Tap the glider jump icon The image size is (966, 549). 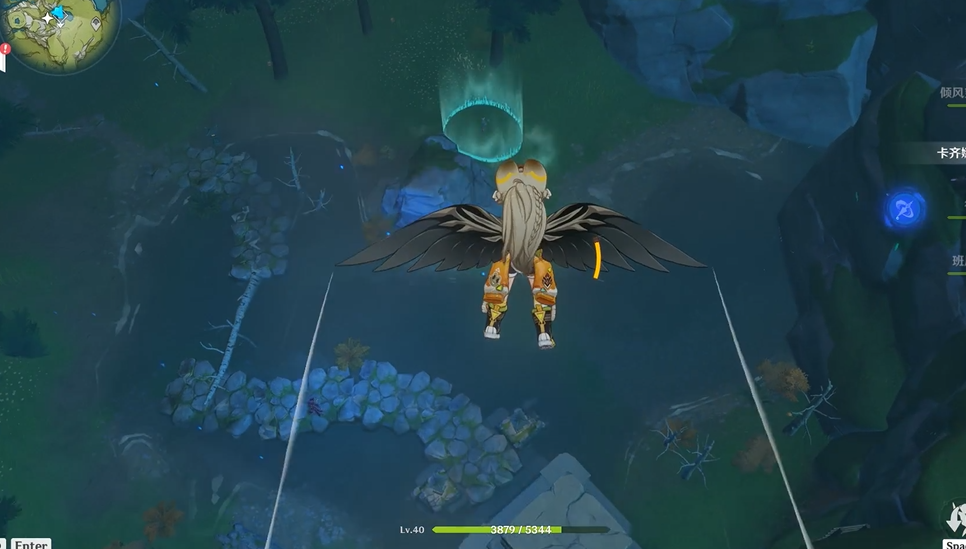(955, 519)
